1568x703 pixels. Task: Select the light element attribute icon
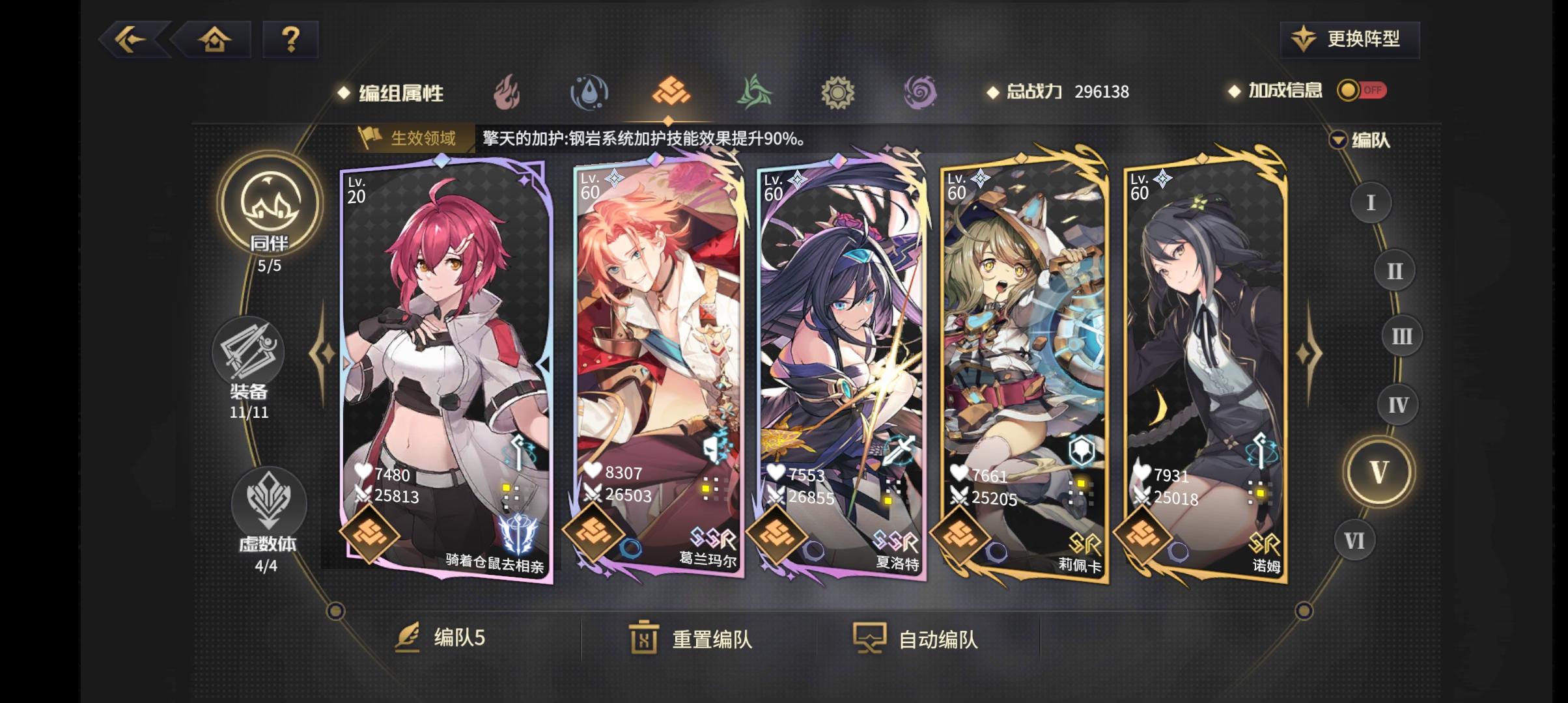point(838,93)
